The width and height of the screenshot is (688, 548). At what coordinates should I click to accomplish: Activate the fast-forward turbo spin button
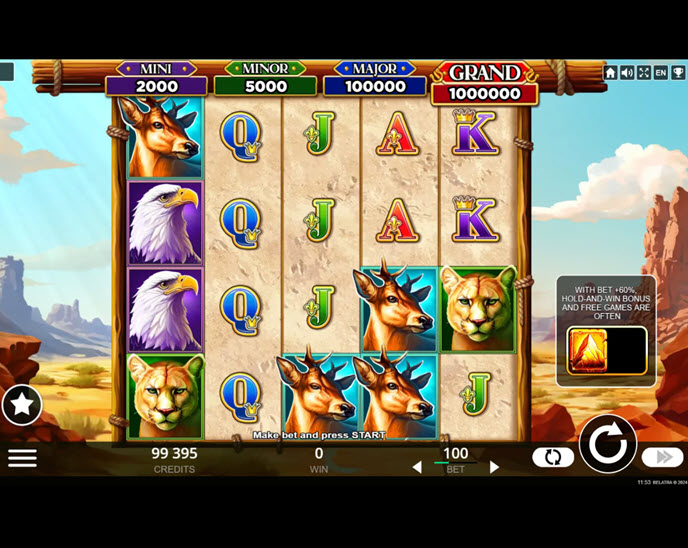click(662, 457)
